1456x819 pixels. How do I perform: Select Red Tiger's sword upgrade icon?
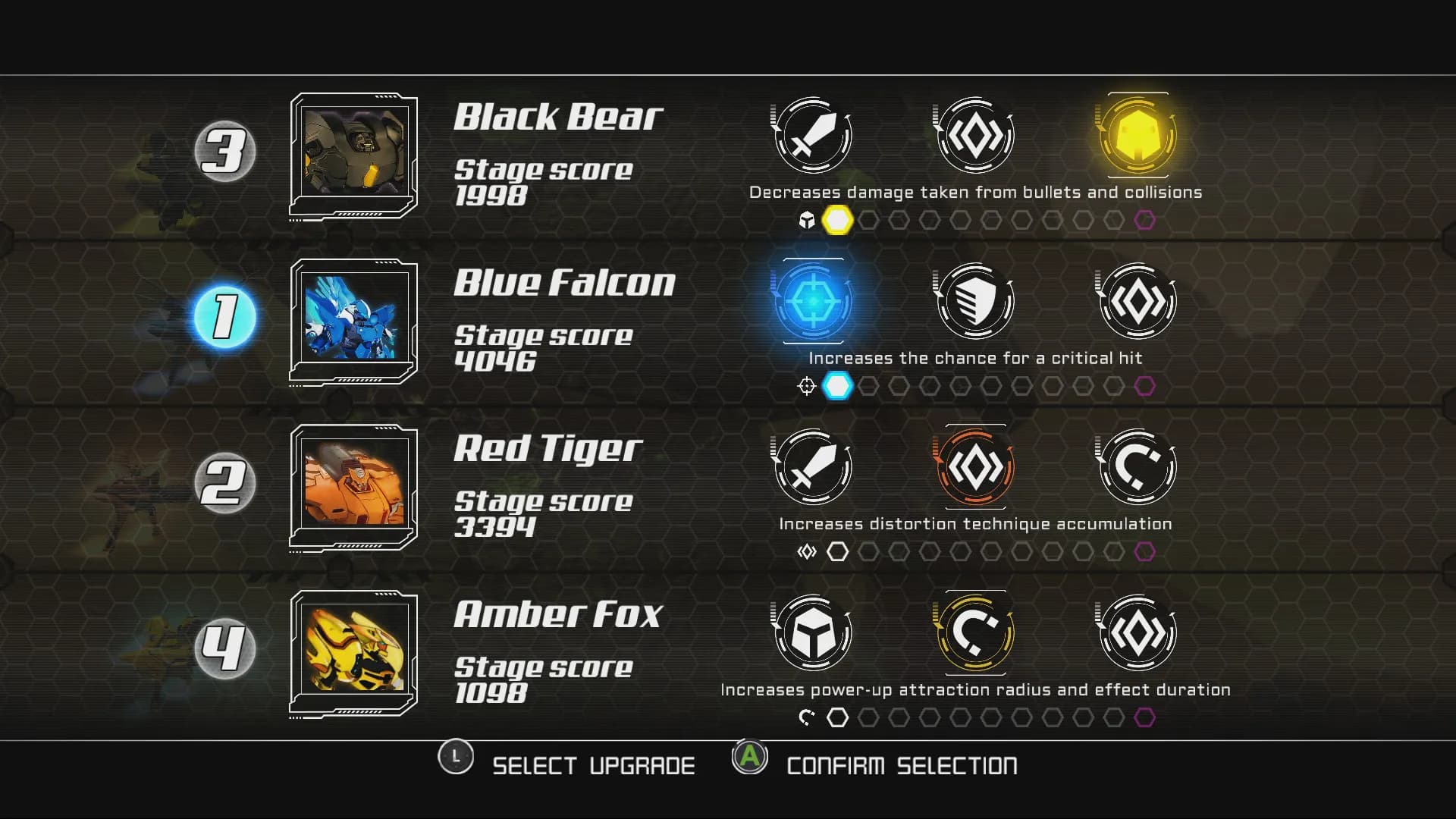coord(811,467)
